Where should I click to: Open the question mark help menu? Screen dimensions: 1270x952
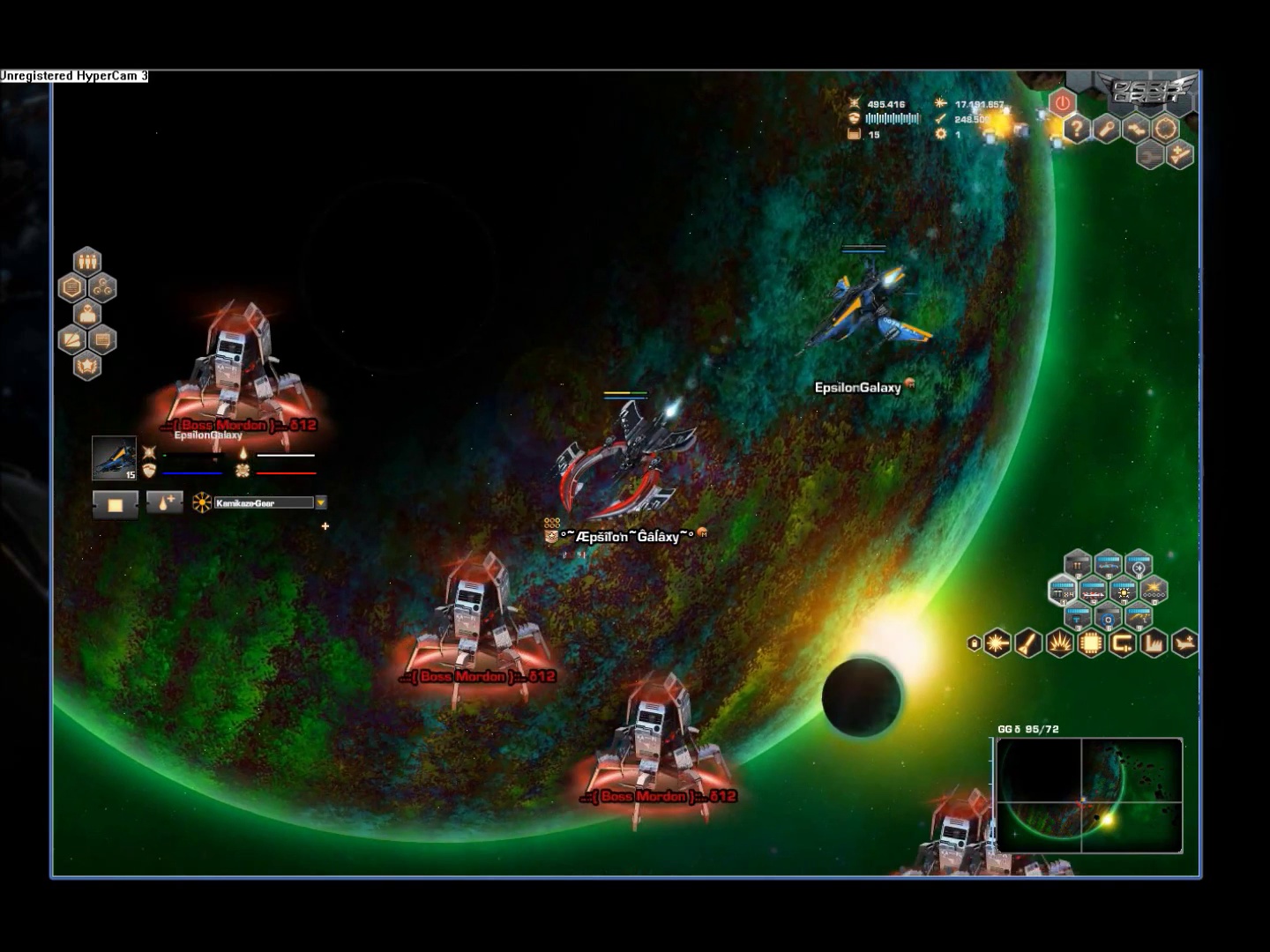[x=1076, y=129]
